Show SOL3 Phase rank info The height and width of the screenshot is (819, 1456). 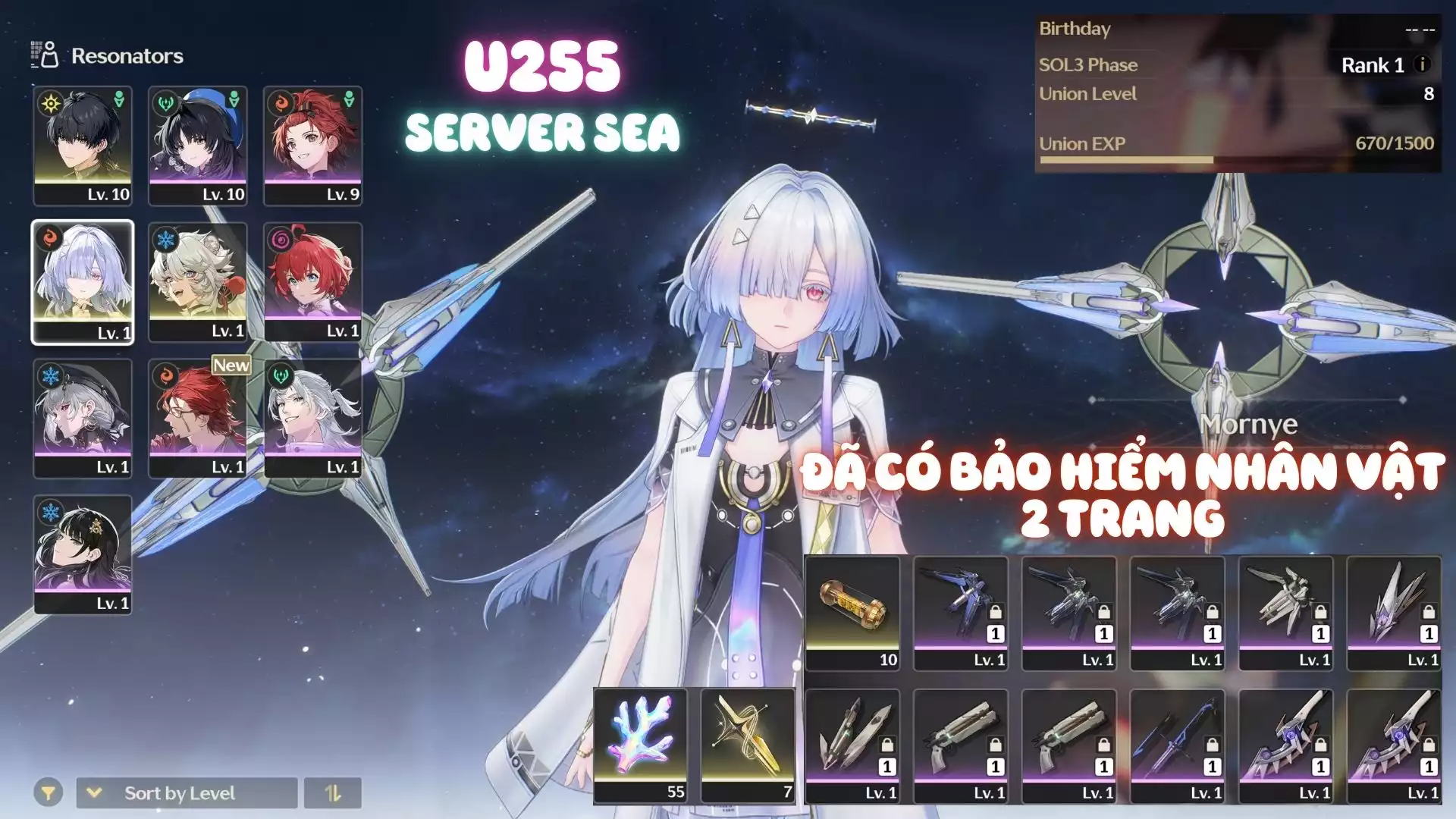(x=1423, y=64)
